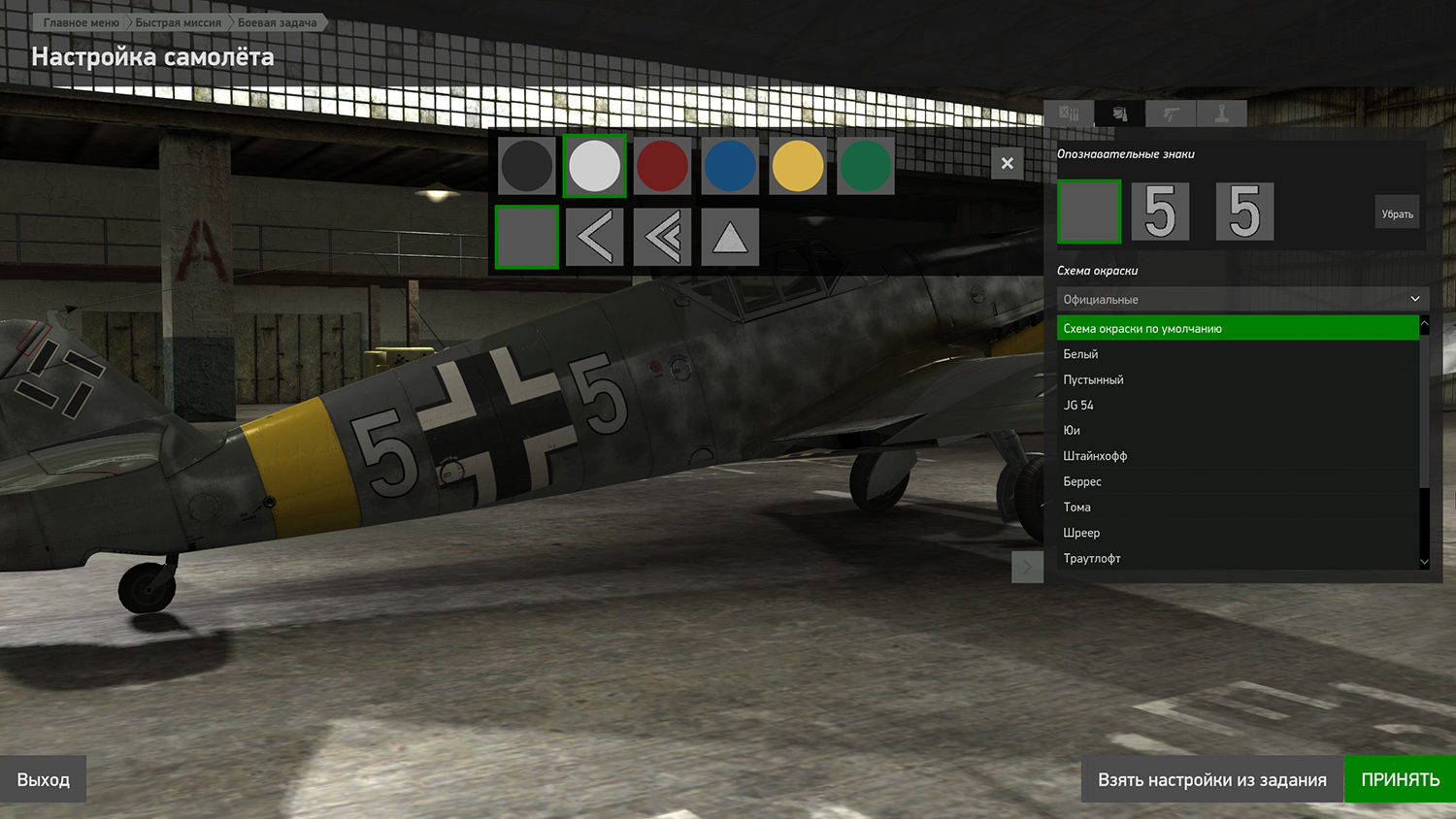
Task: Select the JG 54 paint scheme
Action: (x=1078, y=405)
